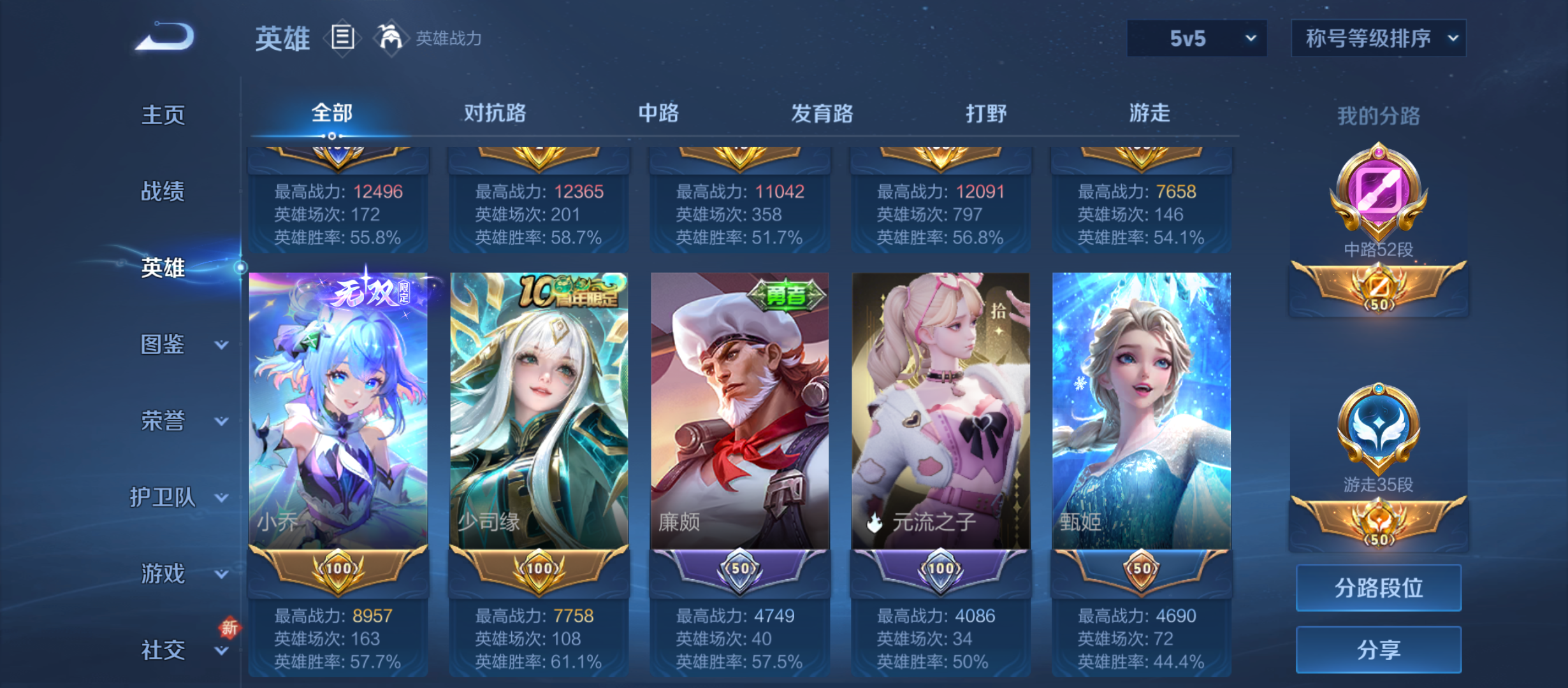The width and height of the screenshot is (1568, 688).
Task: Click the 分路段位 button
Action: point(1378,588)
